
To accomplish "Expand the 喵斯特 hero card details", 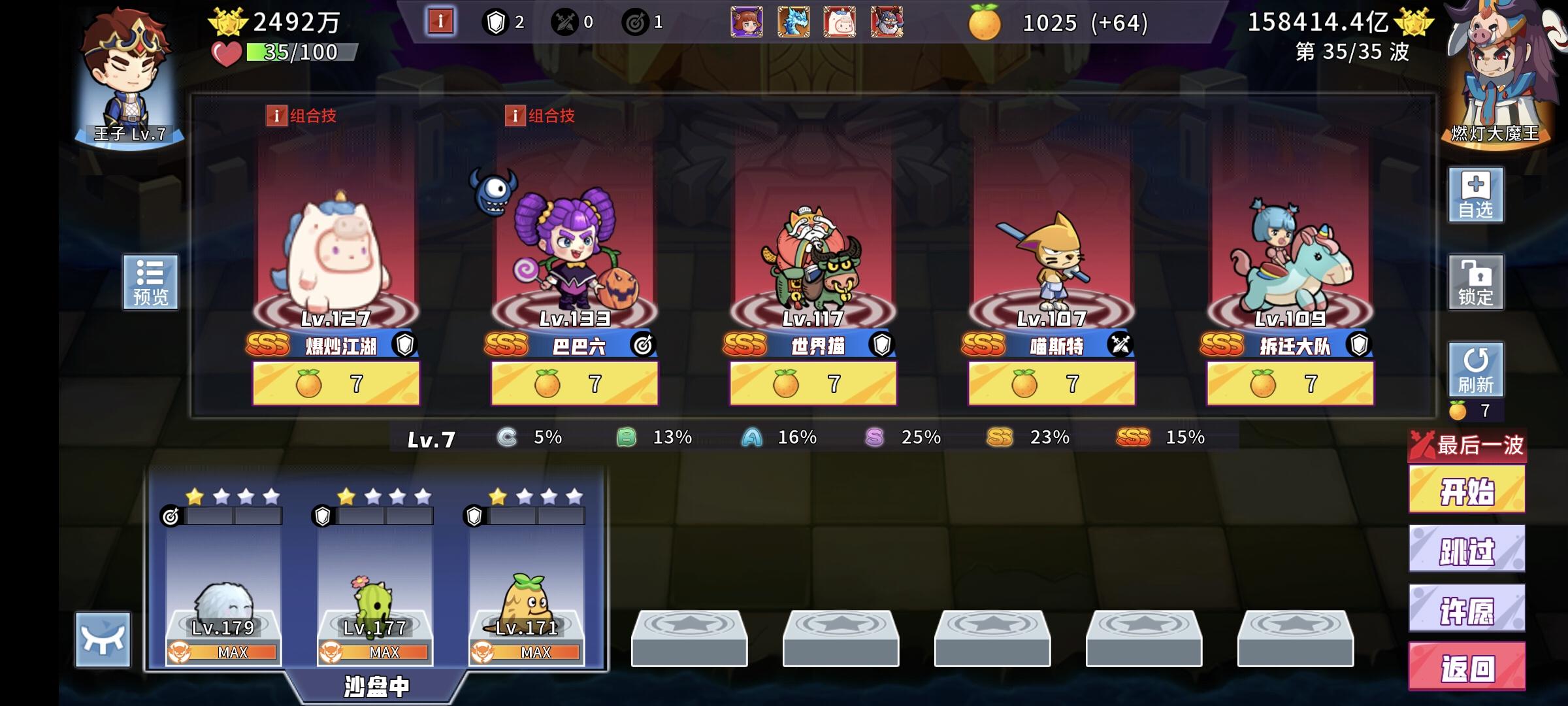I will 1052,261.
